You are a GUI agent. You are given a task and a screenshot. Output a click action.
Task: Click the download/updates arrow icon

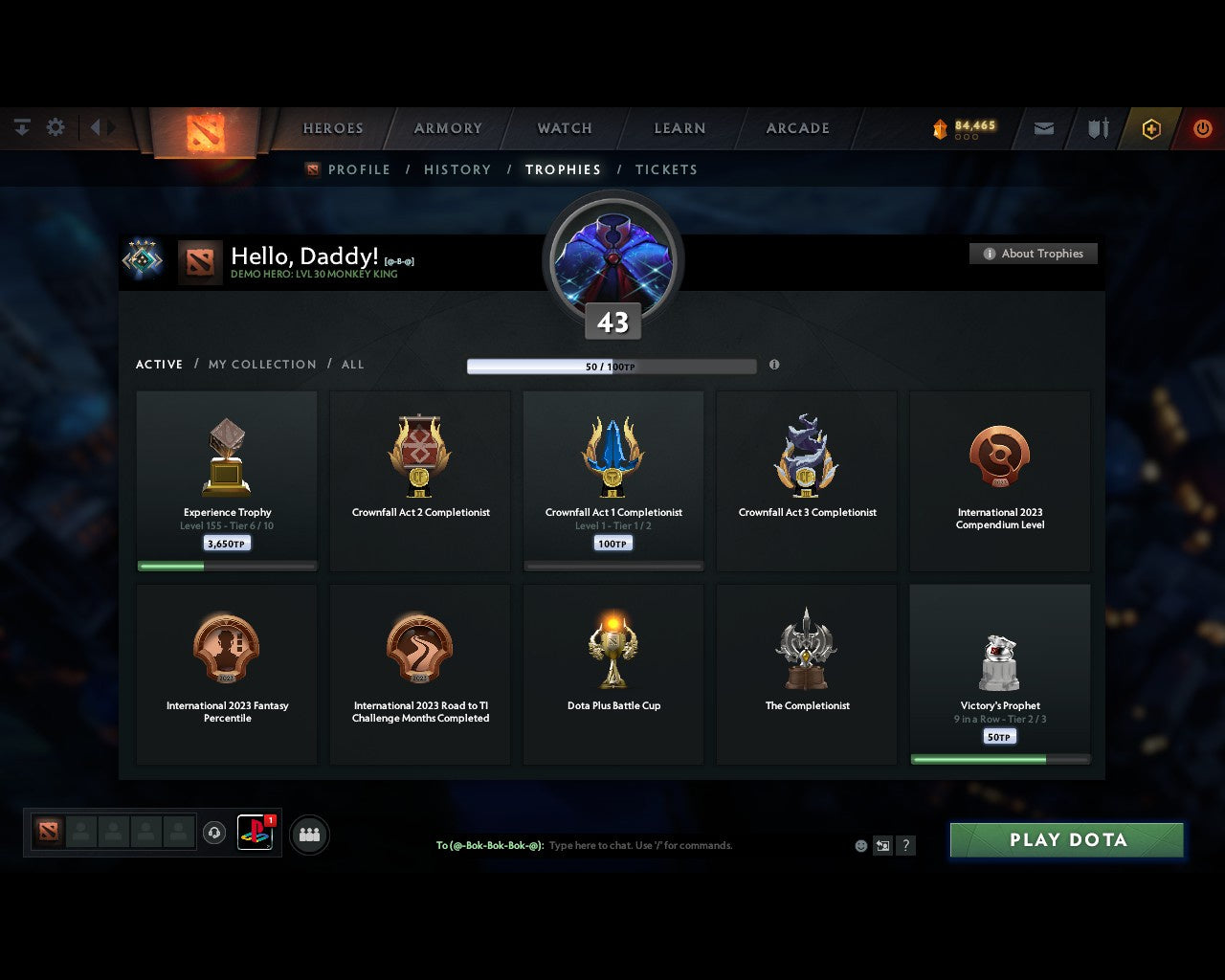tap(21, 127)
